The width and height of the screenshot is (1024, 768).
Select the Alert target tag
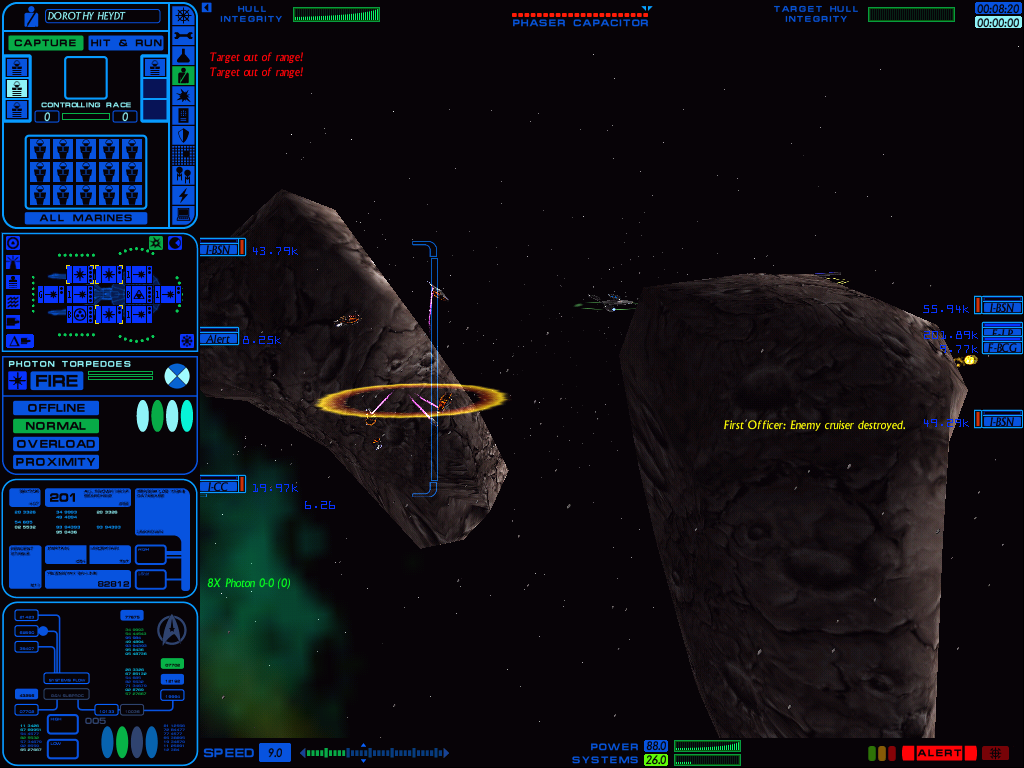pos(220,339)
